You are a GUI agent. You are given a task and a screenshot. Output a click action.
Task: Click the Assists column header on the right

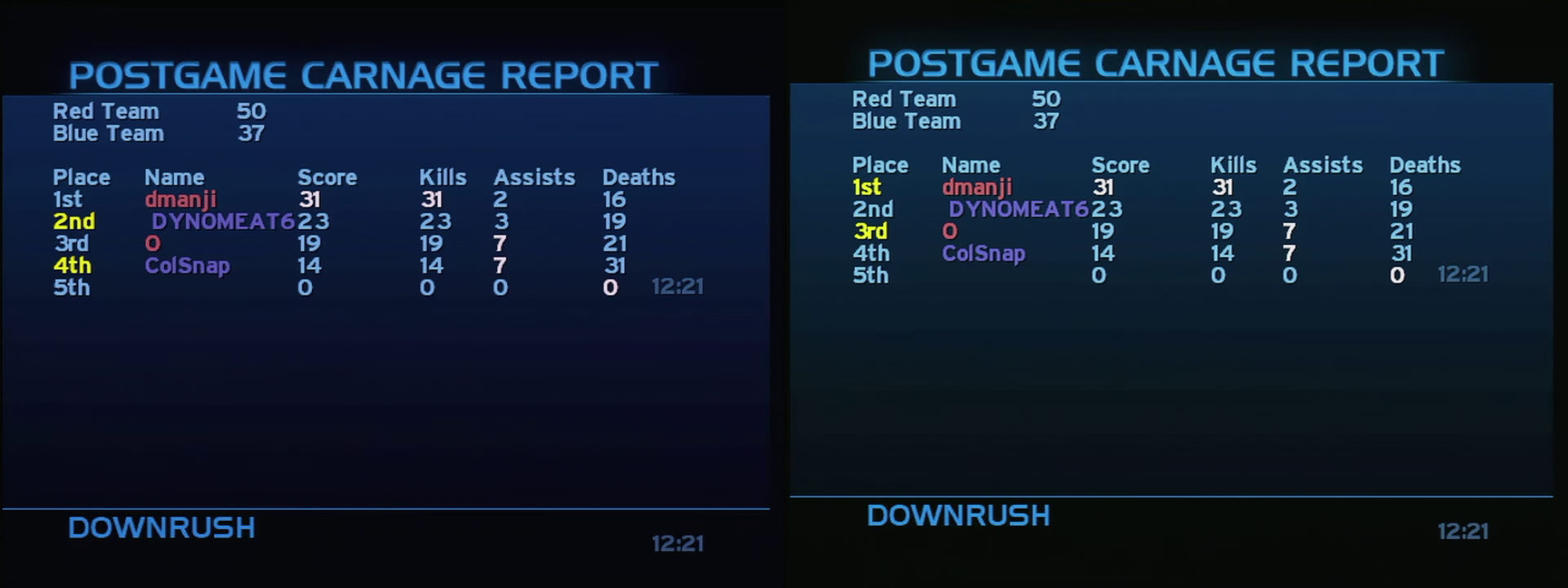(1322, 165)
